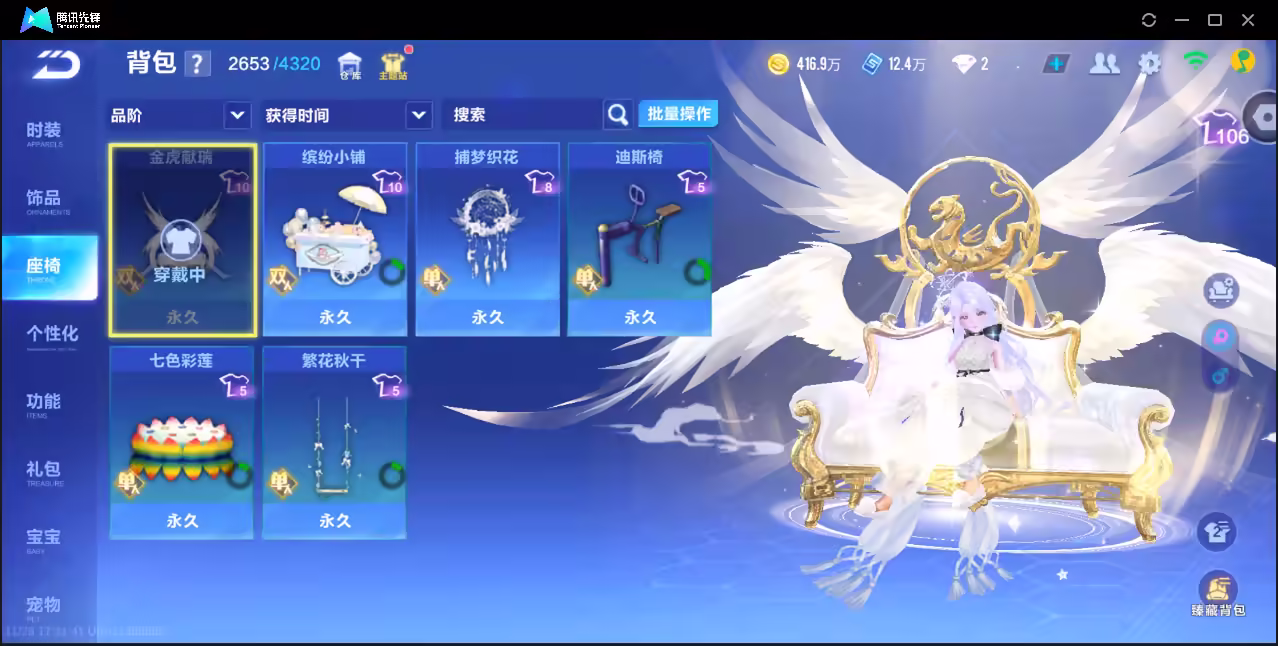Pick the 七色彩莲 rainbow lotus seat
1278x646 pixels.
tap(182, 443)
